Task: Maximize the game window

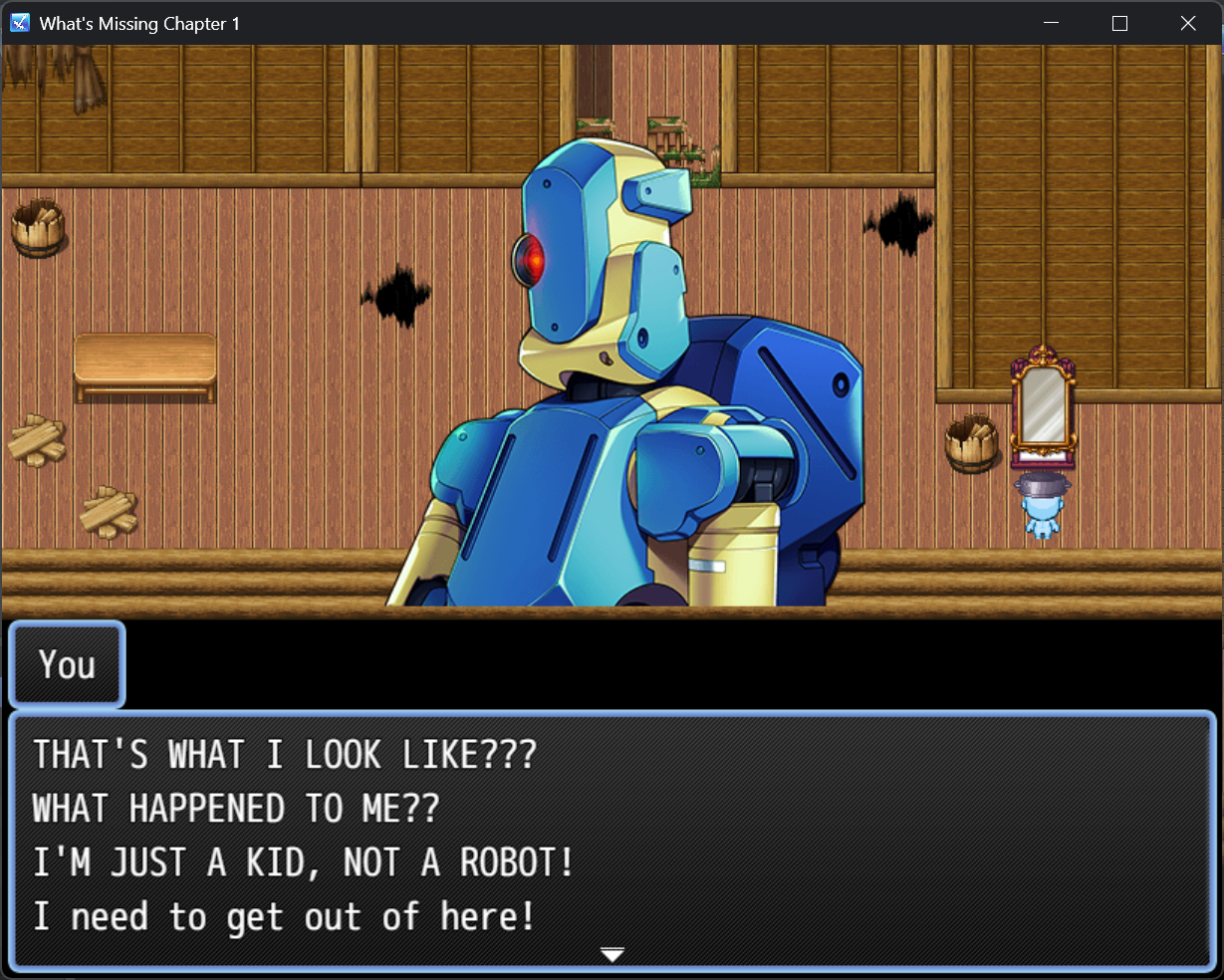Action: pyautogui.click(x=1119, y=23)
